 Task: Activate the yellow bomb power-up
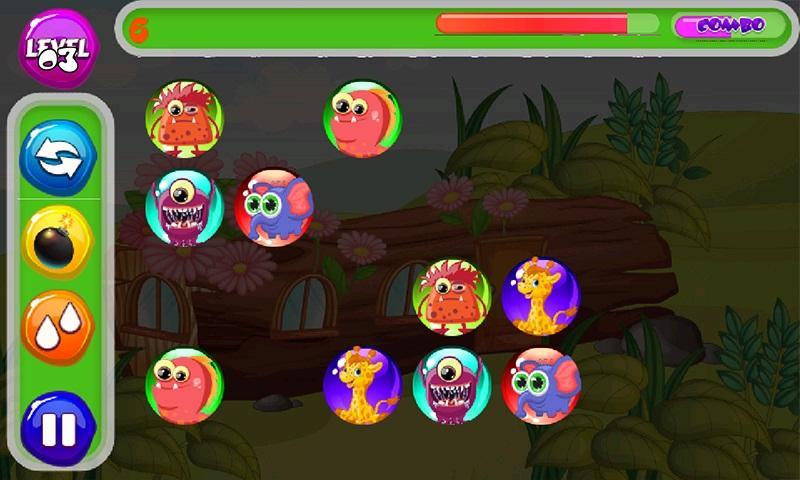pos(58,241)
